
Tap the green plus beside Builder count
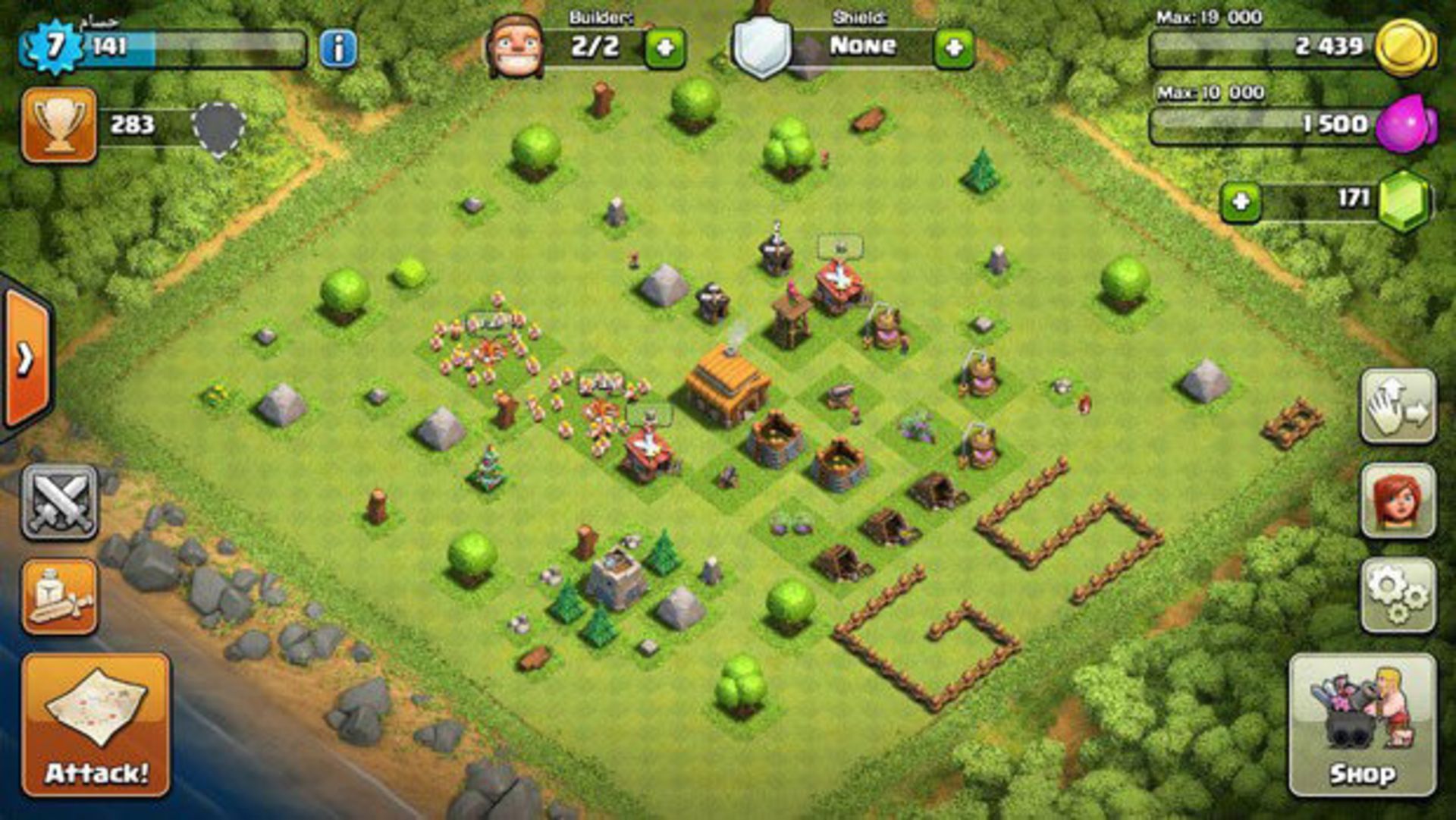coord(666,47)
